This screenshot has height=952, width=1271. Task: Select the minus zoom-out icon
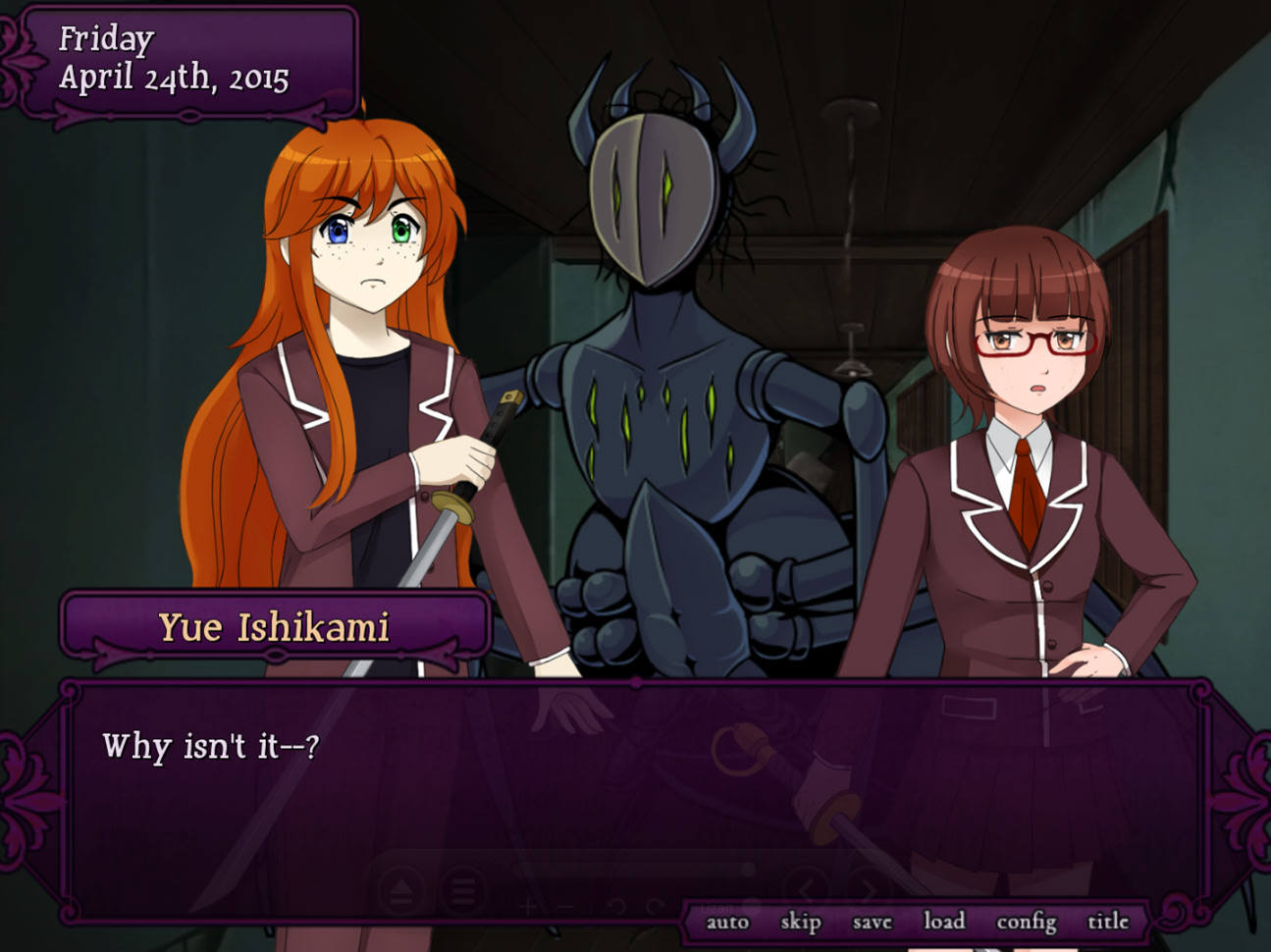tap(564, 905)
